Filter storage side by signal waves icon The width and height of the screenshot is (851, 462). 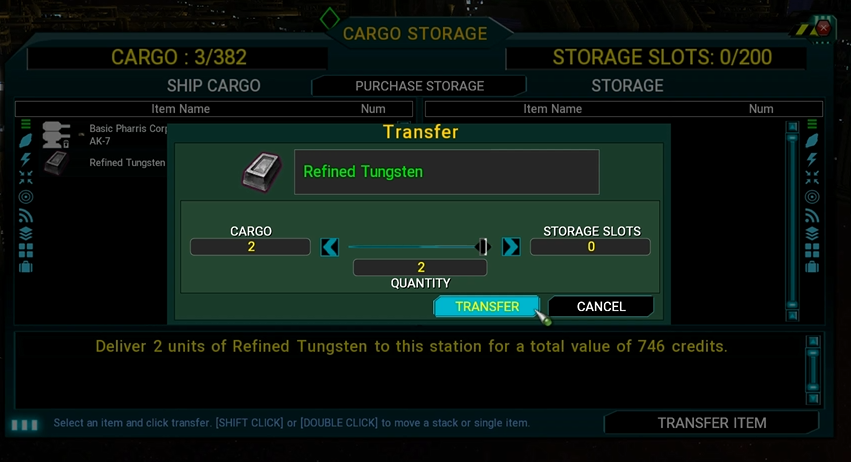point(811,214)
